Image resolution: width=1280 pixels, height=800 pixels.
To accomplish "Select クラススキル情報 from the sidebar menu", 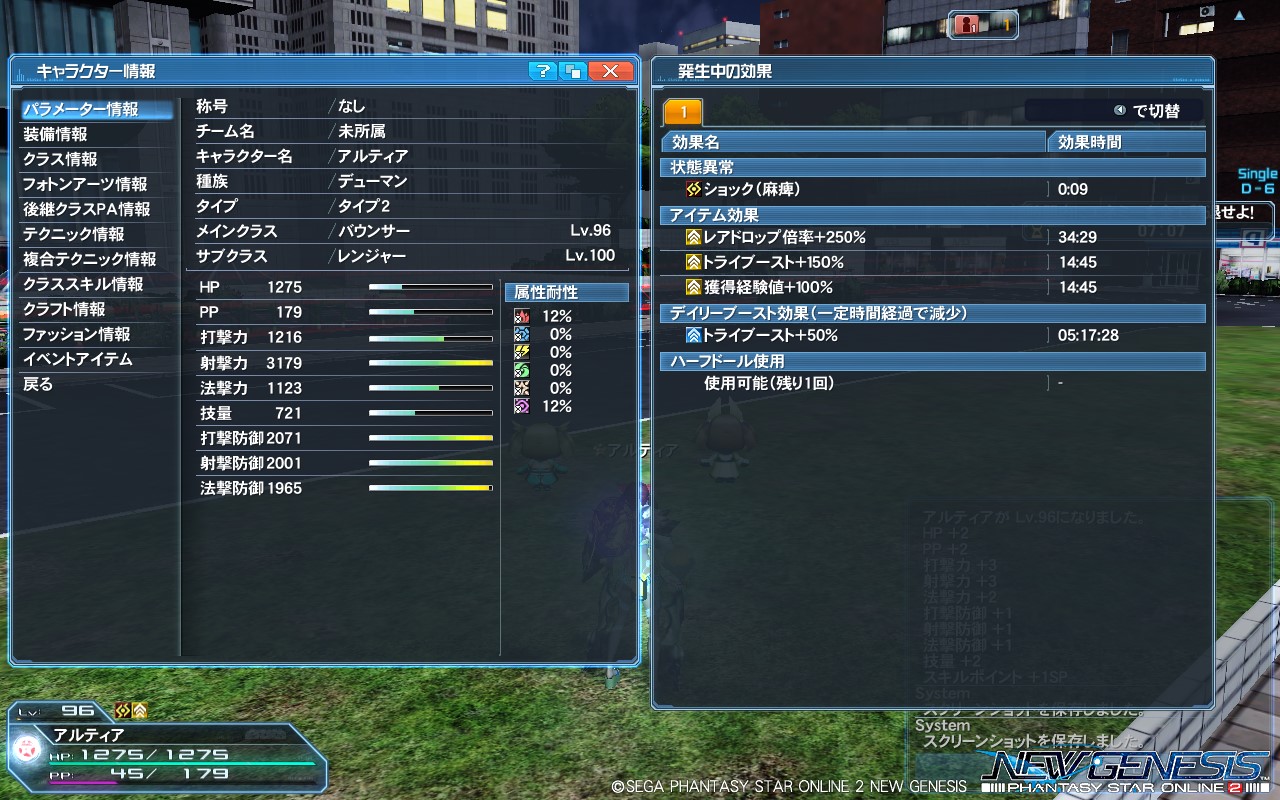I will 97,284.
